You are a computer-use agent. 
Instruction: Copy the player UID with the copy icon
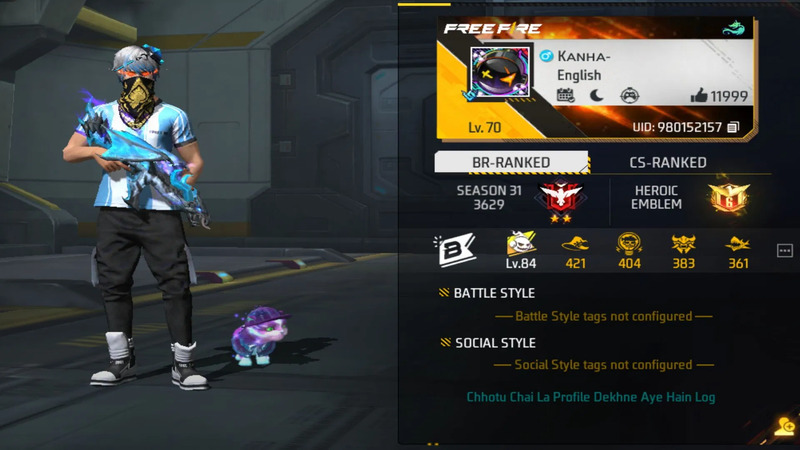point(734,127)
